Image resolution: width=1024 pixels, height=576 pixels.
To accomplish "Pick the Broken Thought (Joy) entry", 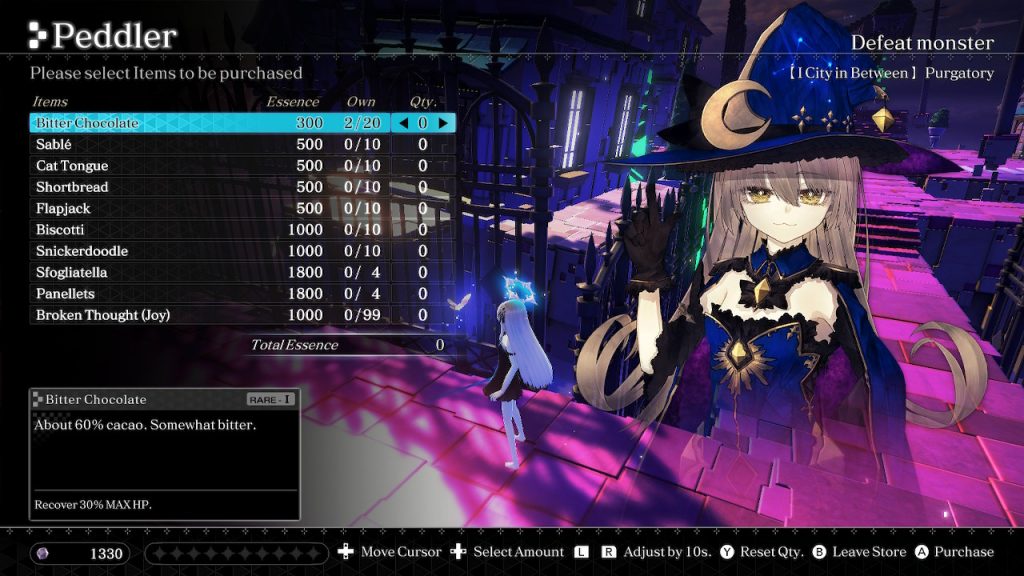I will (103, 315).
